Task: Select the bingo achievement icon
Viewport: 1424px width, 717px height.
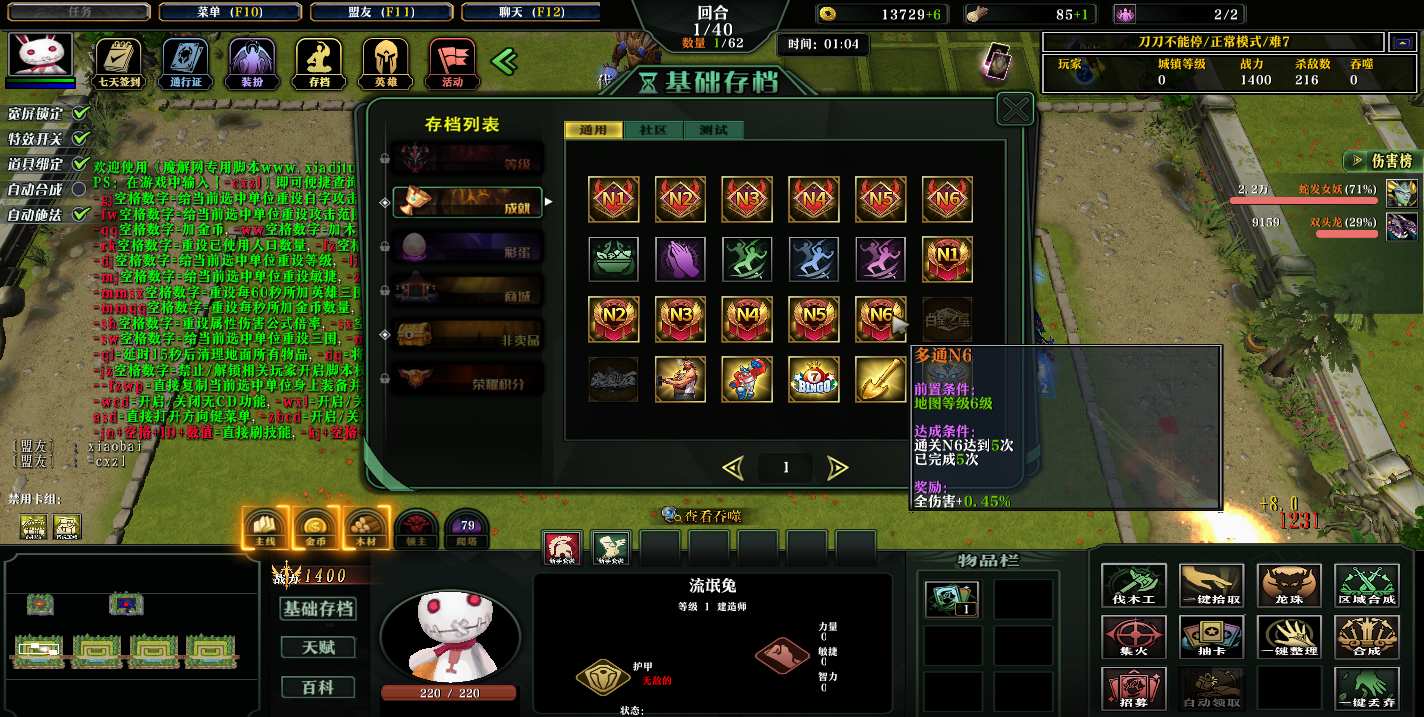Action: click(x=813, y=379)
